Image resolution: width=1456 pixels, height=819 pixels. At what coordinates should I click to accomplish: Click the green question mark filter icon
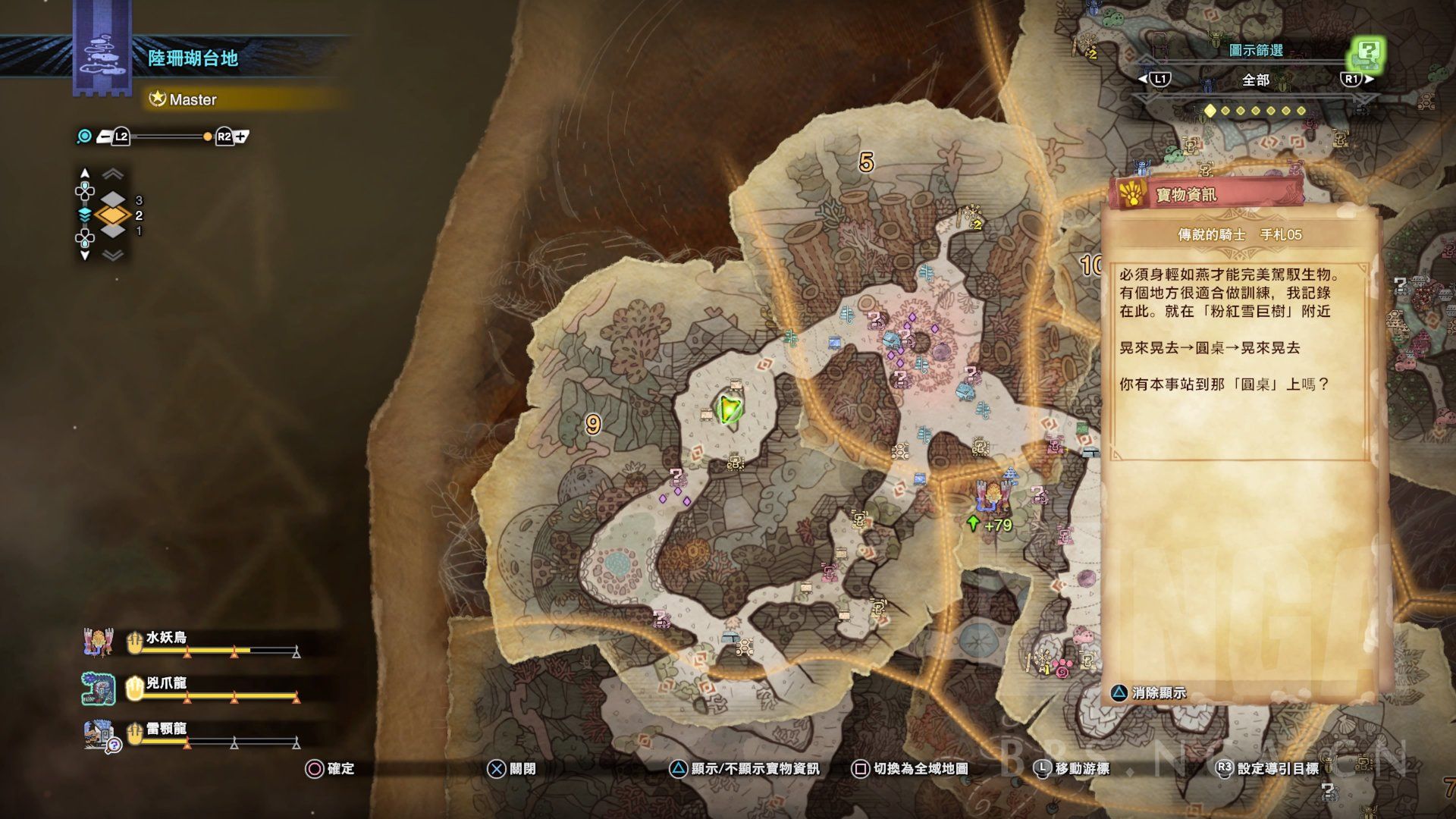1367,53
